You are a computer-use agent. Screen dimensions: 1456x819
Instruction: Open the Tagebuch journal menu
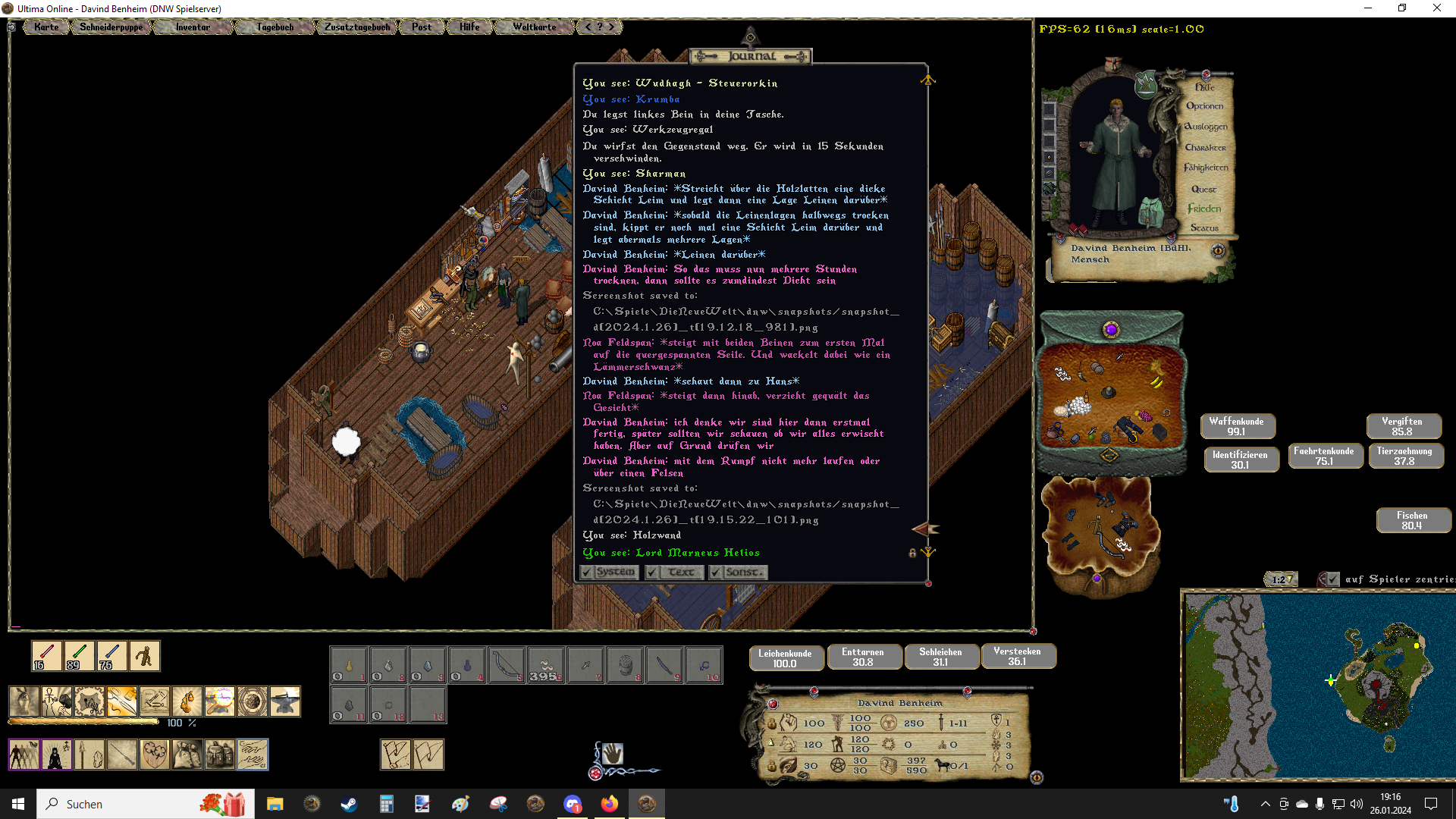tap(275, 27)
